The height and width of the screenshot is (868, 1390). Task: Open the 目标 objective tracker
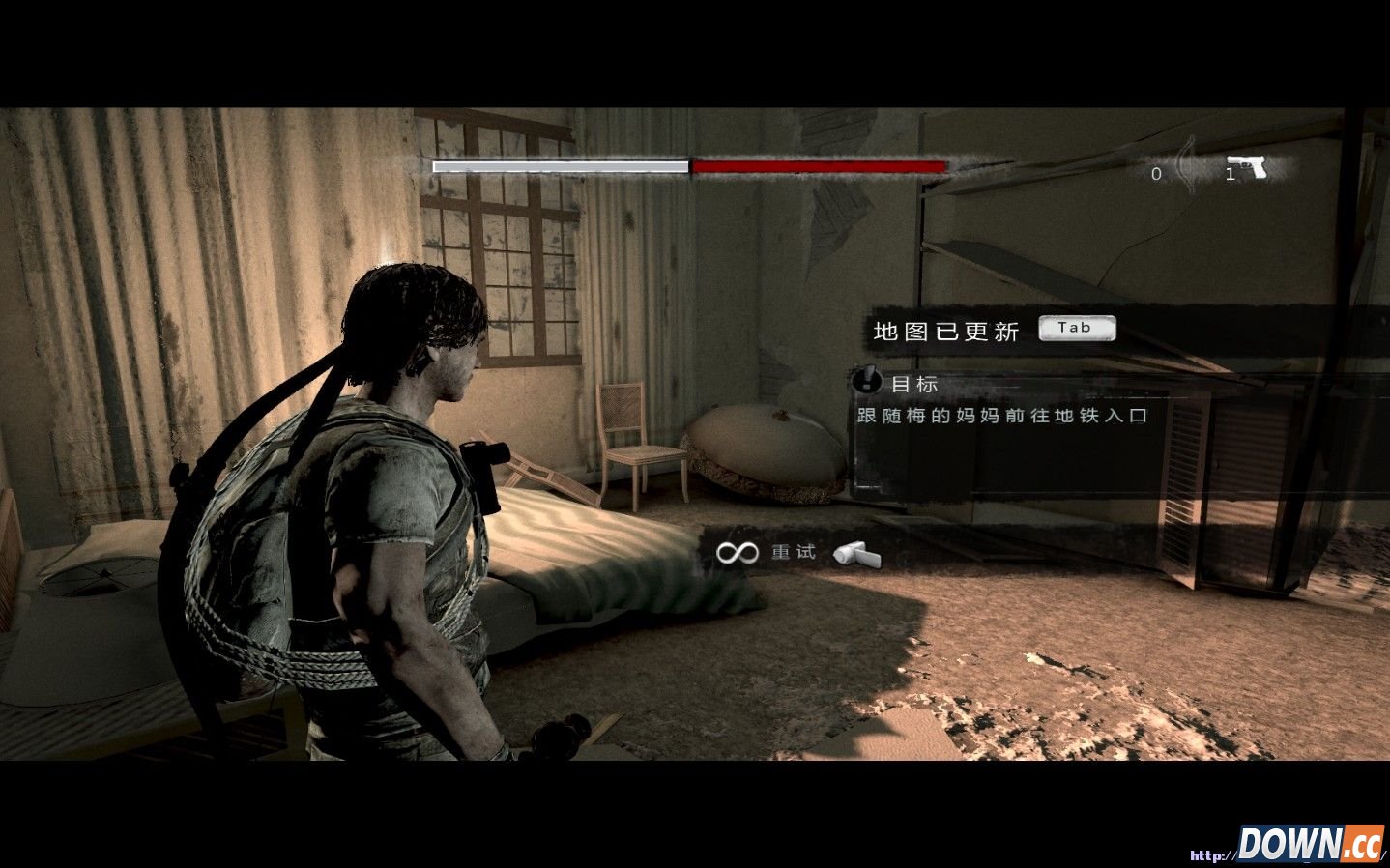point(912,384)
